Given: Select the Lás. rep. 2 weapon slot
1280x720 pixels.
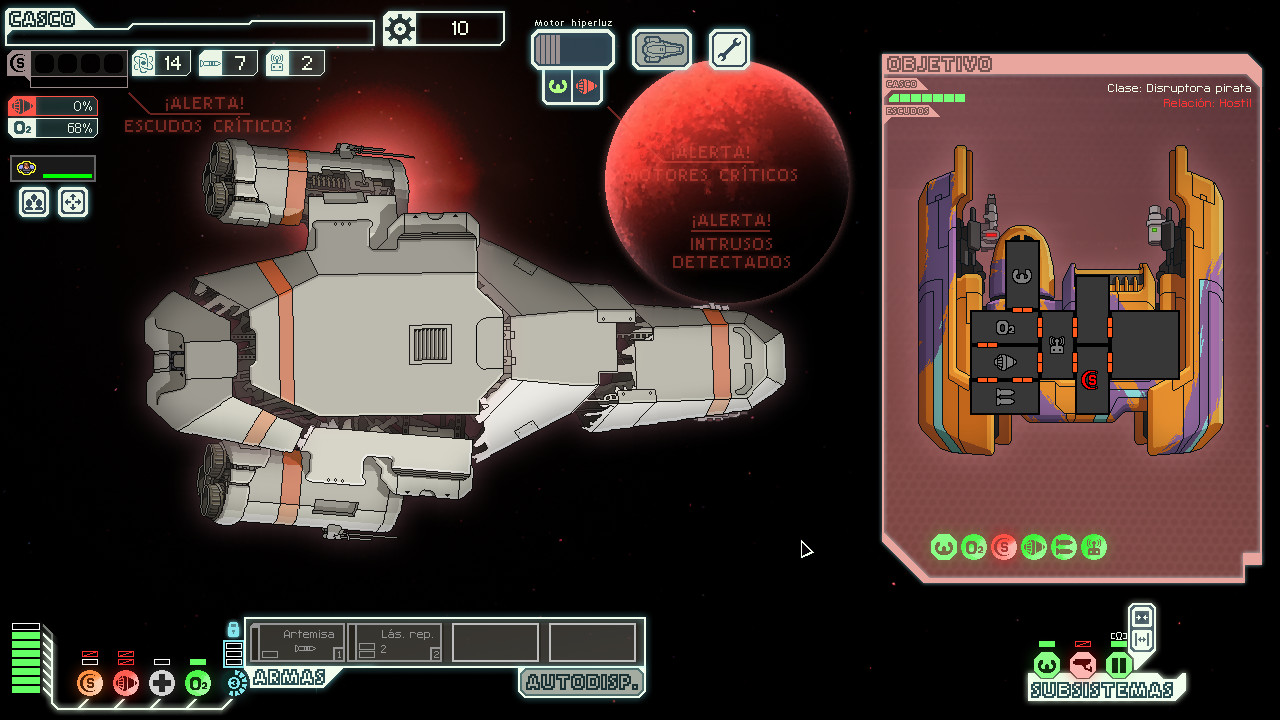Looking at the screenshot, I should [x=395, y=642].
